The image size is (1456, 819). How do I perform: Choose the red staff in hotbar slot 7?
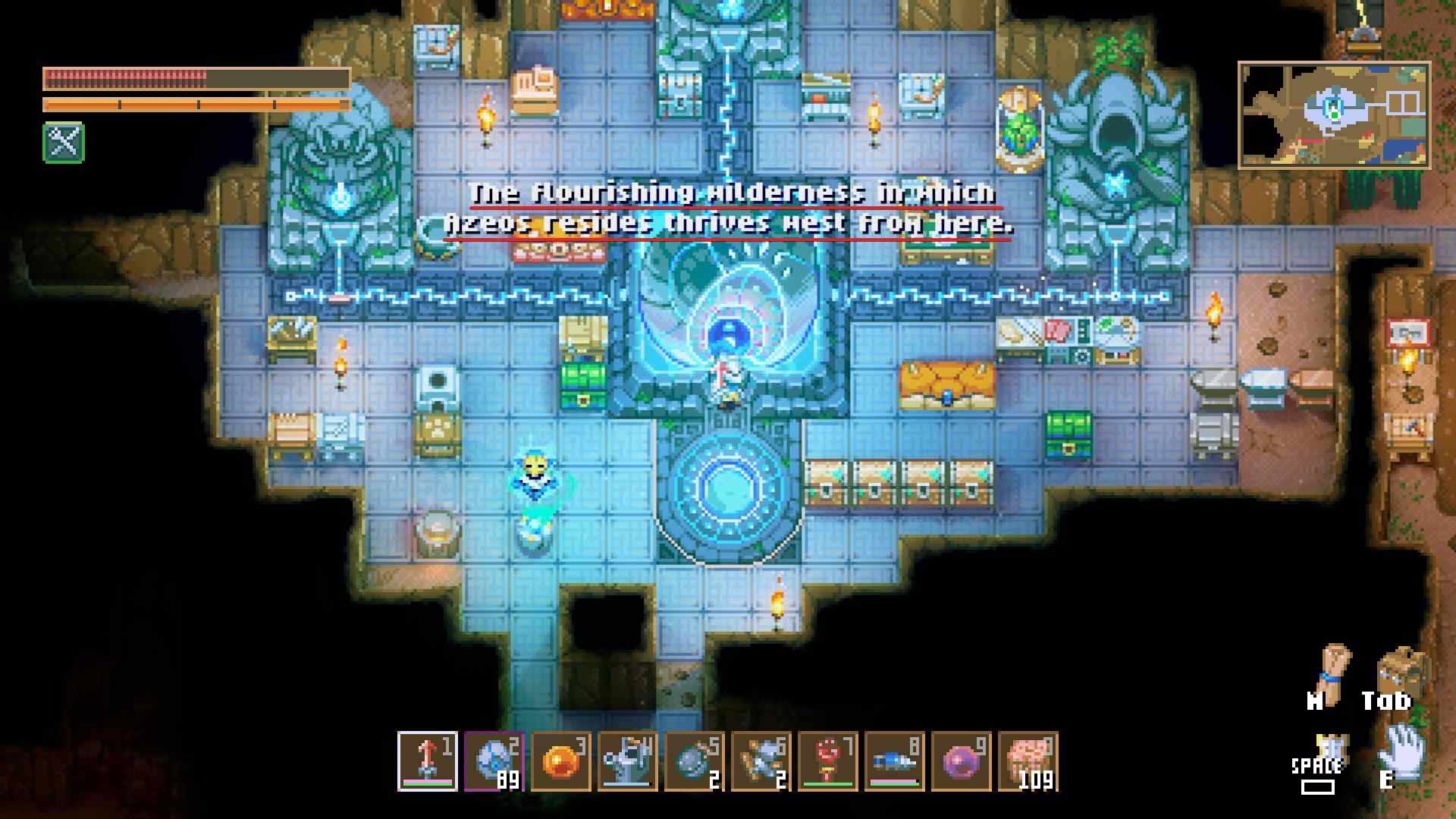click(827, 761)
